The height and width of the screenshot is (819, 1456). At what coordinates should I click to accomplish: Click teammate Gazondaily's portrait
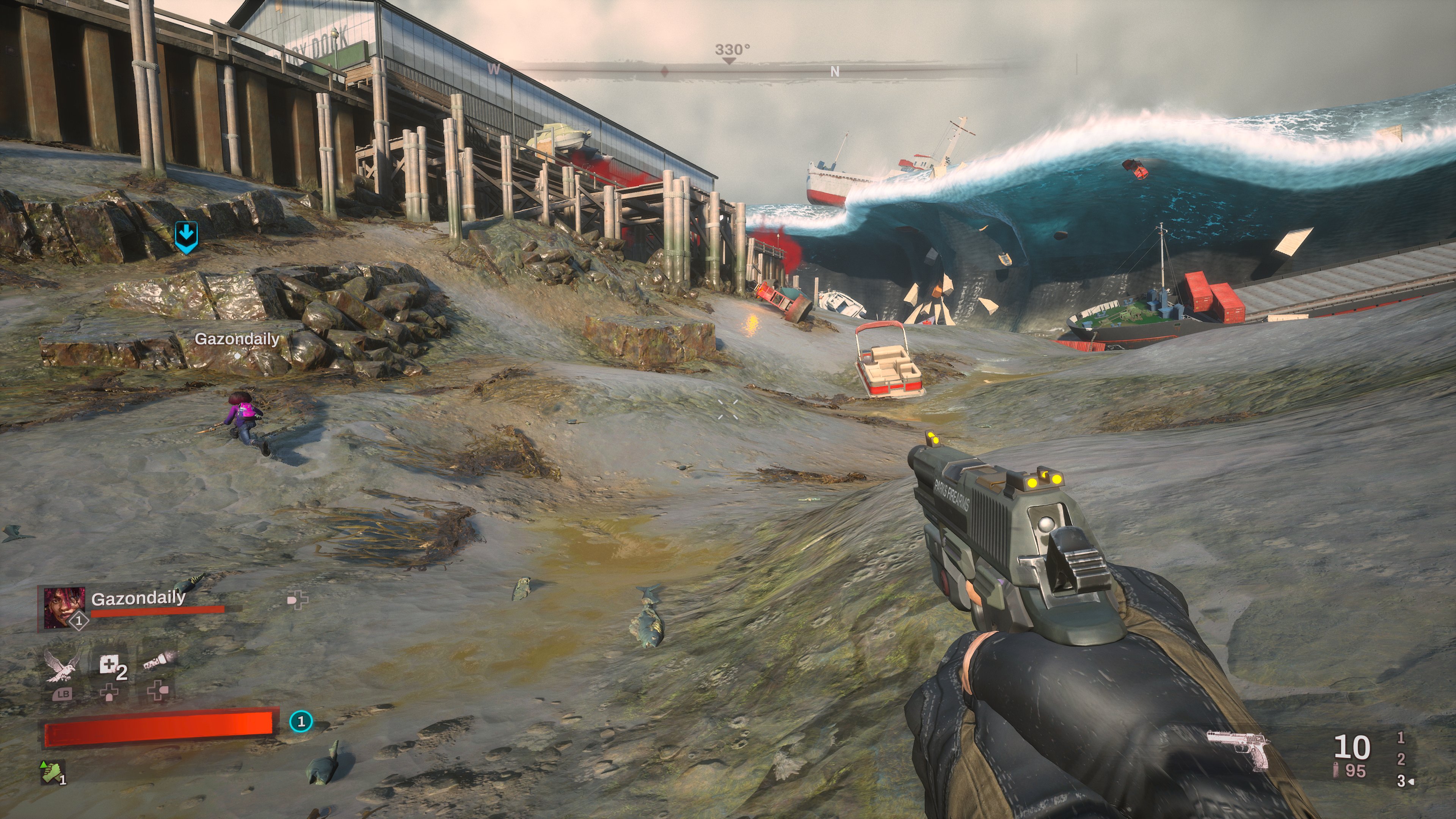pos(64,607)
